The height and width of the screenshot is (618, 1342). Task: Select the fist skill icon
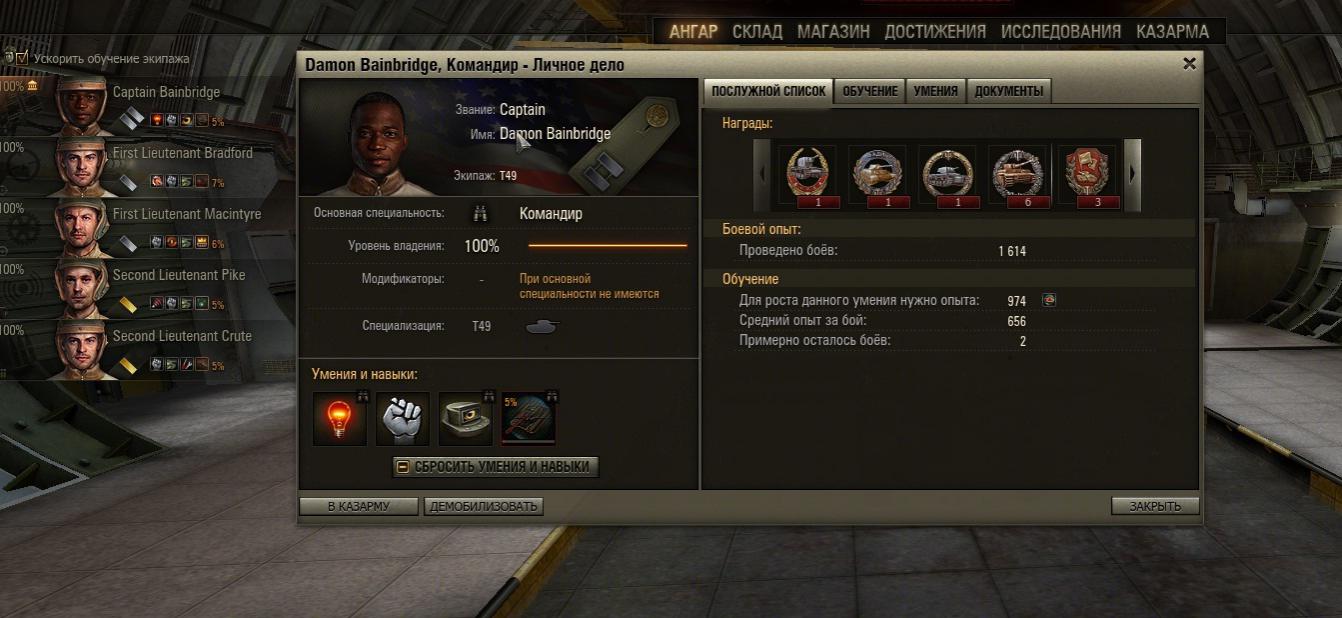pyautogui.click(x=402, y=419)
